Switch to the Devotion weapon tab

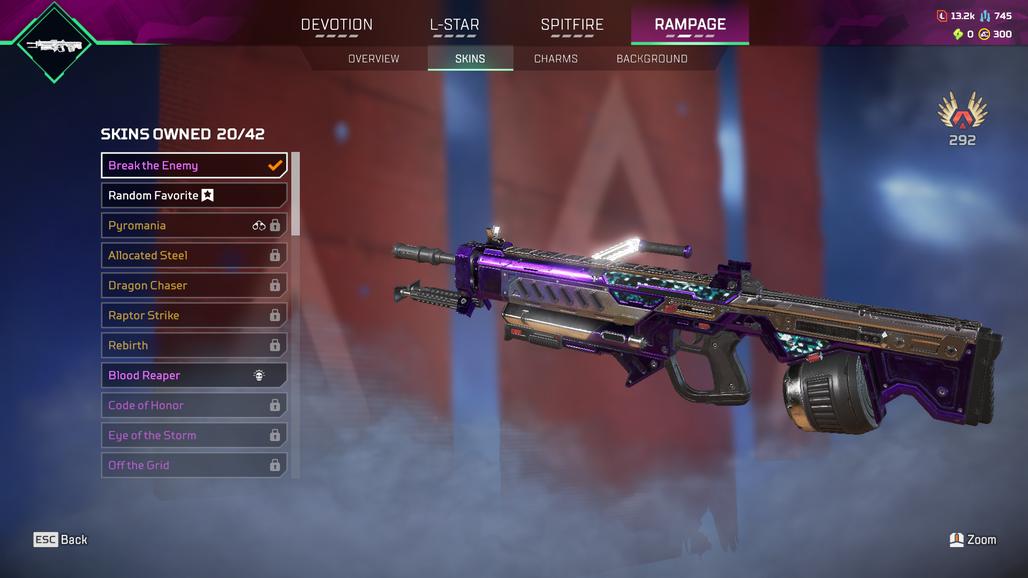pos(337,25)
